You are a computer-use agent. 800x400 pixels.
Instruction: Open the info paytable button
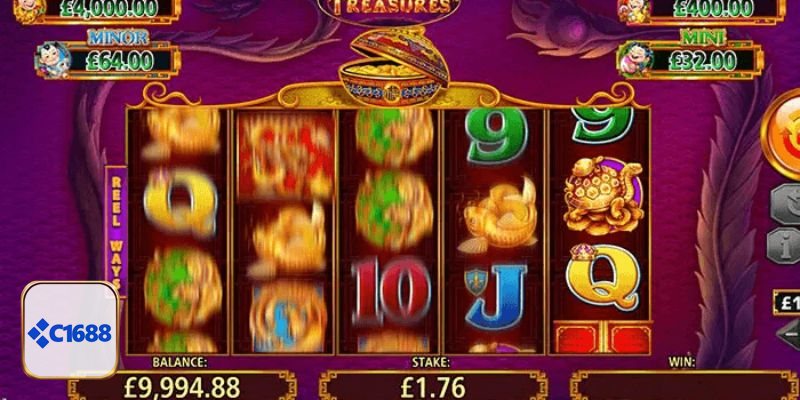(x=783, y=244)
